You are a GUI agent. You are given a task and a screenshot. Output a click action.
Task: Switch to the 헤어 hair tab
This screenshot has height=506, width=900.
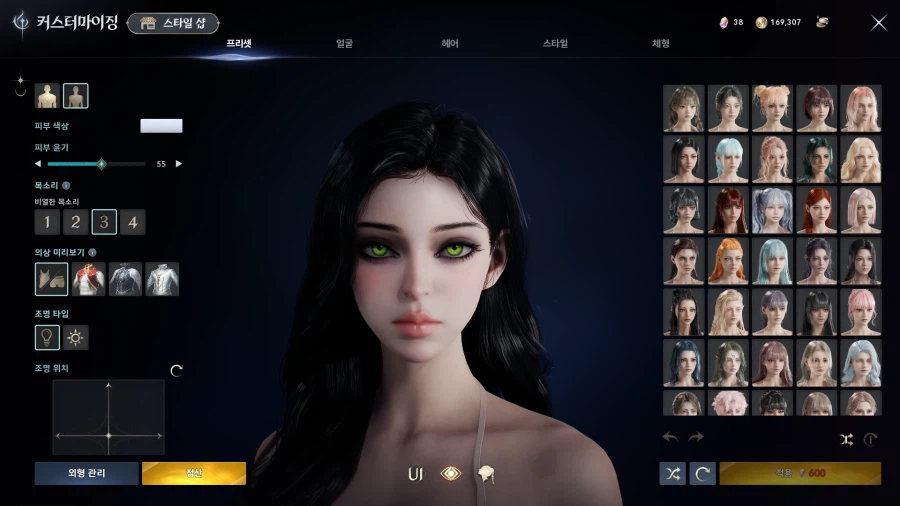click(450, 44)
